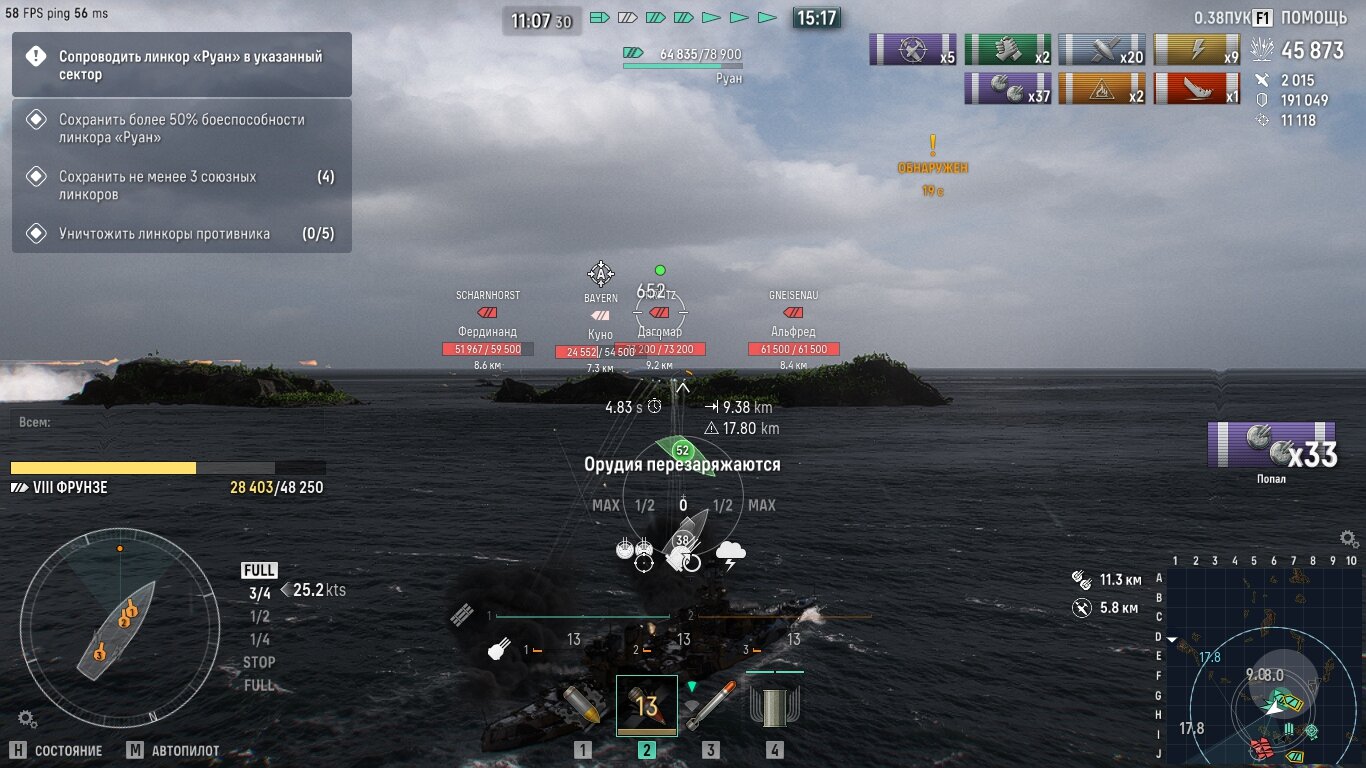Target the Gneisenau «Альфред» enemy marker
This screenshot has width=1366, height=768.
[793, 330]
